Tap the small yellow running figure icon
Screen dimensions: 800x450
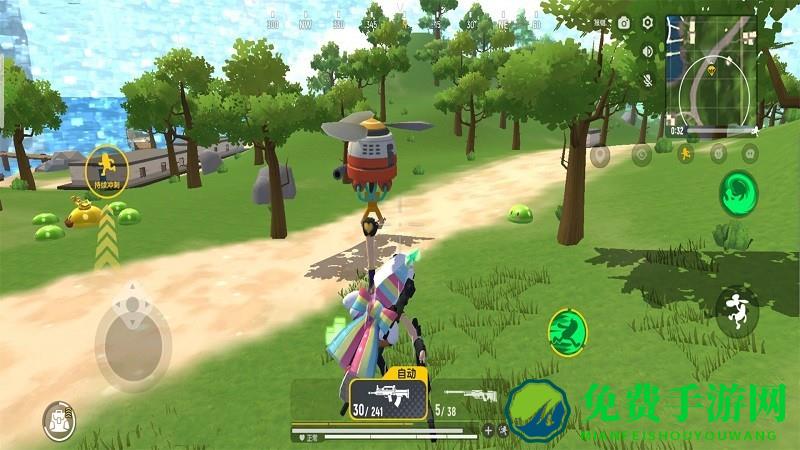point(686,154)
